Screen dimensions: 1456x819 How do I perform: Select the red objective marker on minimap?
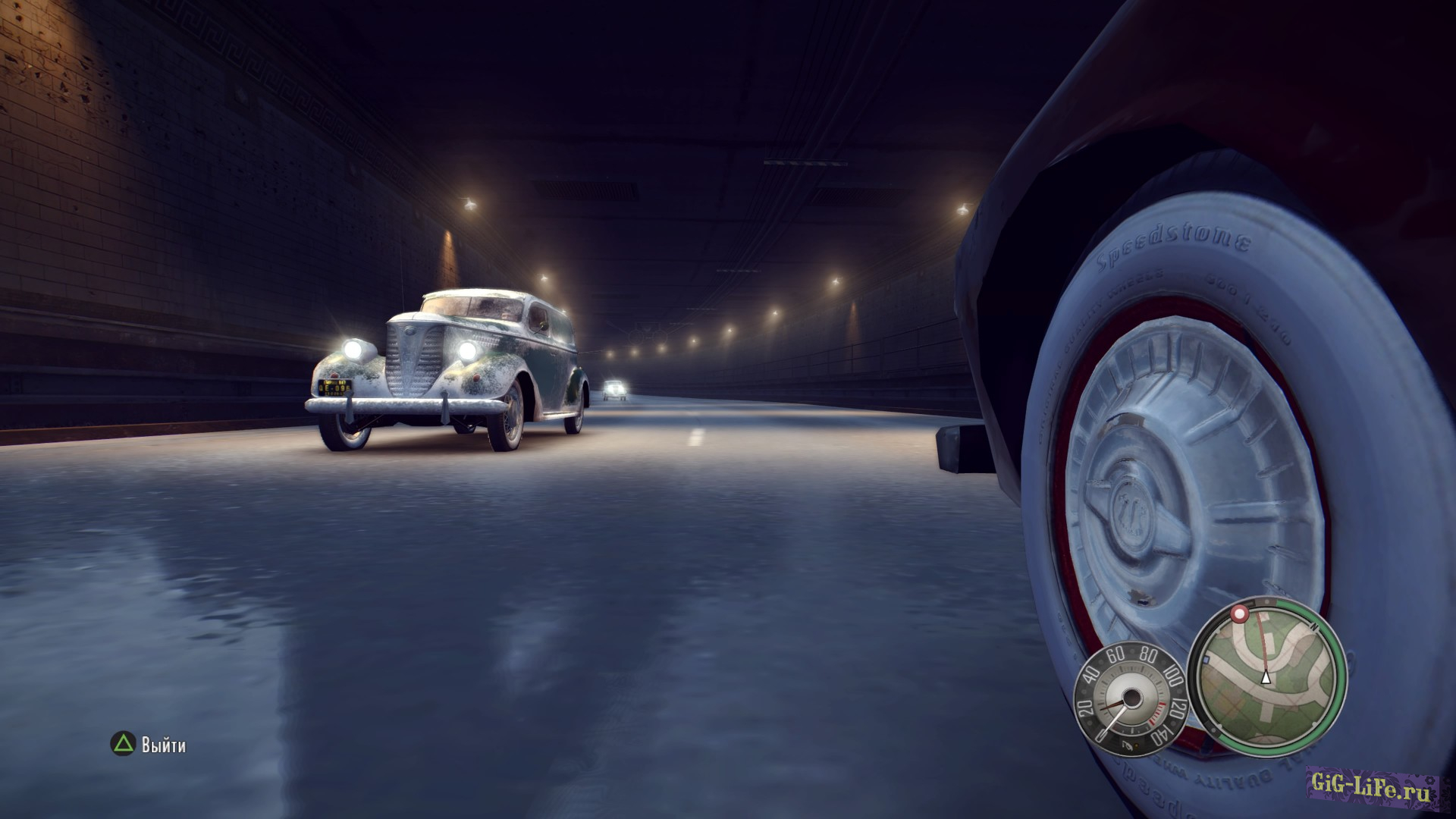1239,613
